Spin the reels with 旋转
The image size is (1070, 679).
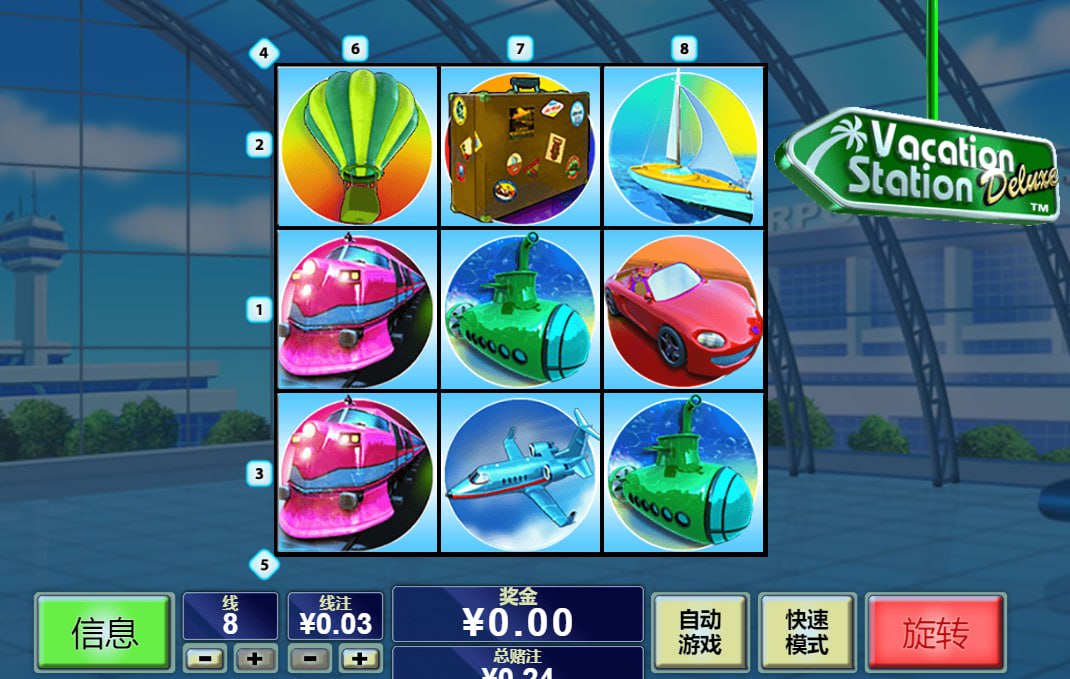pyautogui.click(x=935, y=632)
